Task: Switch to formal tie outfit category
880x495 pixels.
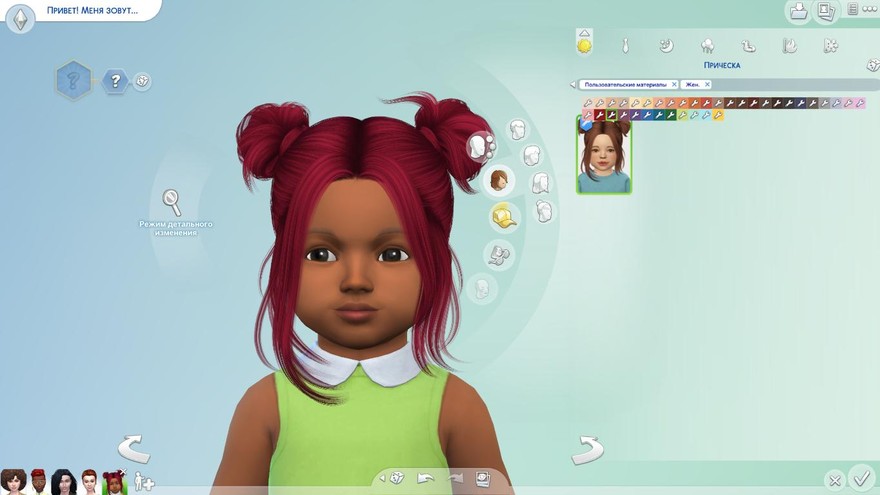Action: click(625, 45)
